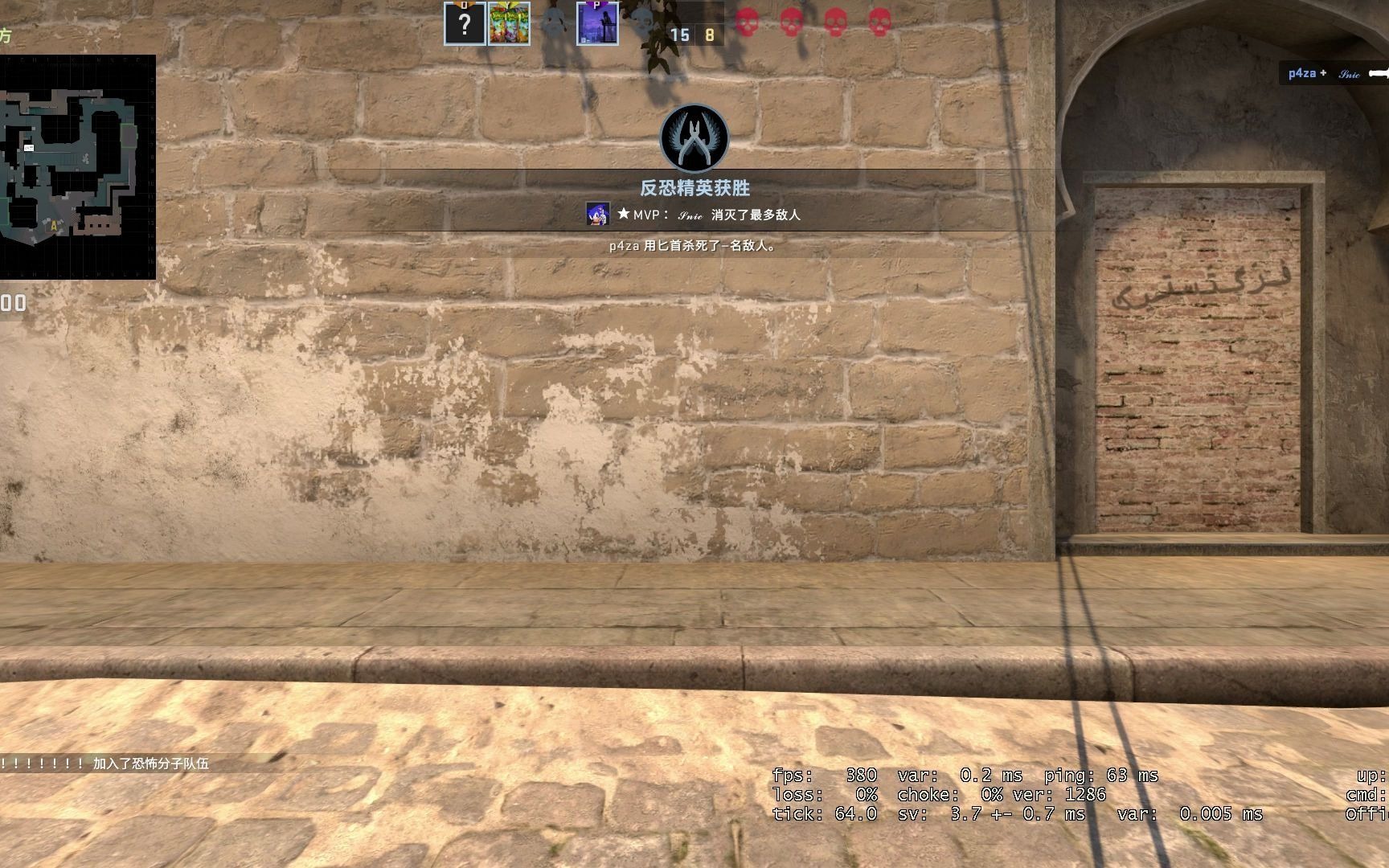This screenshot has height=868, width=1389.
Task: Toggle the faded player silhouette icon near the drops
Action: click(553, 20)
